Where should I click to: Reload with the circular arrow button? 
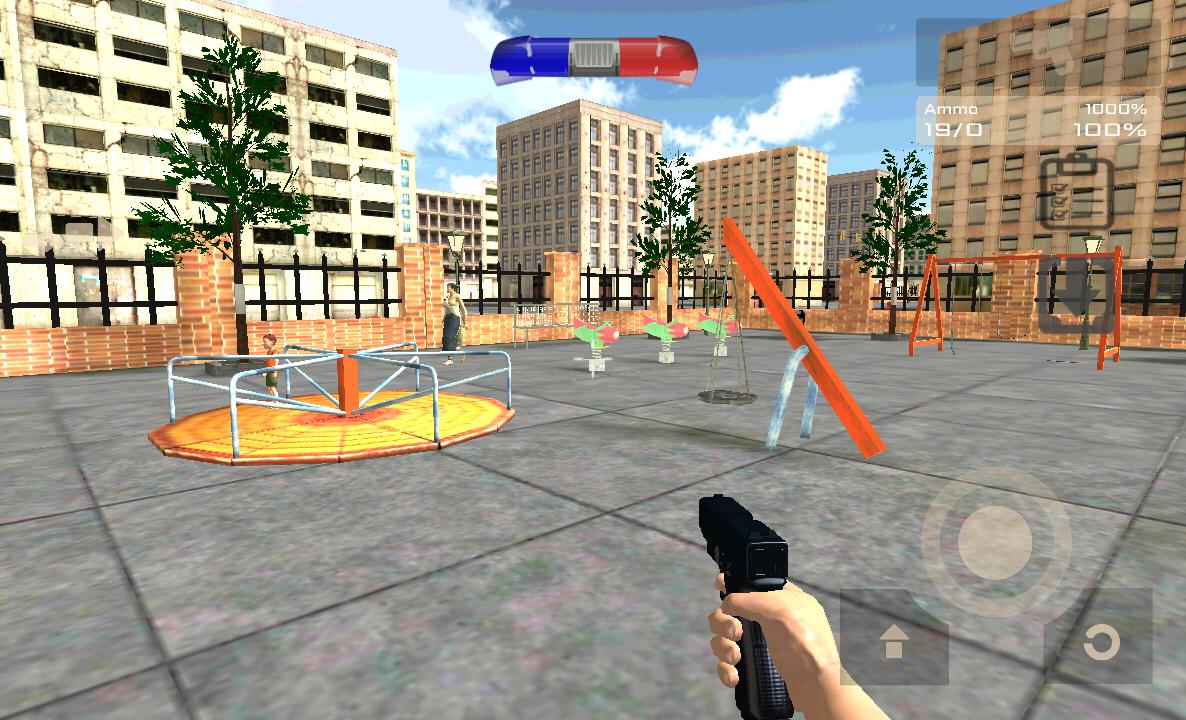pyautogui.click(x=1100, y=641)
